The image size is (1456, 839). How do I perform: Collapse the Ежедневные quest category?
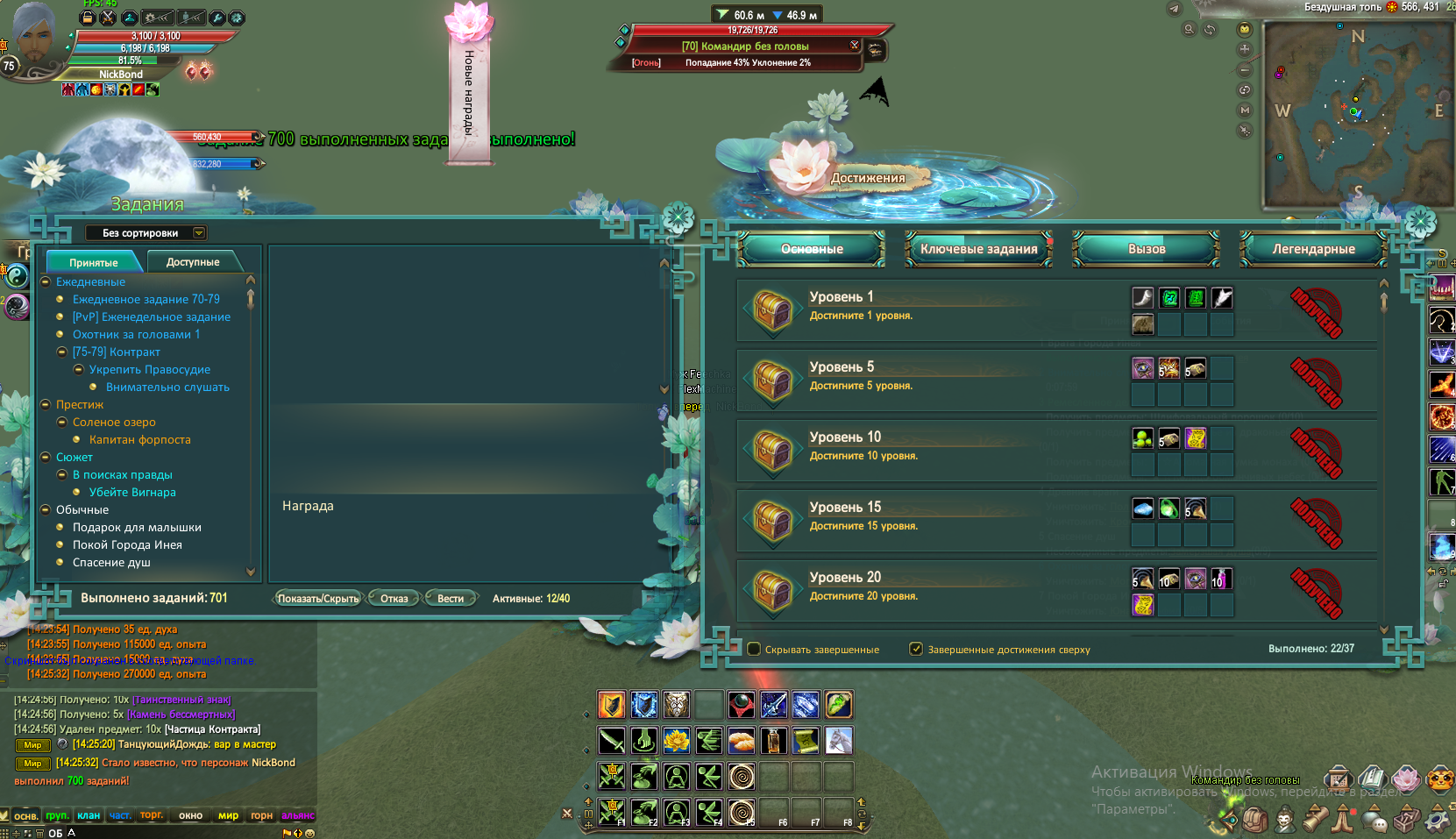pyautogui.click(x=46, y=282)
